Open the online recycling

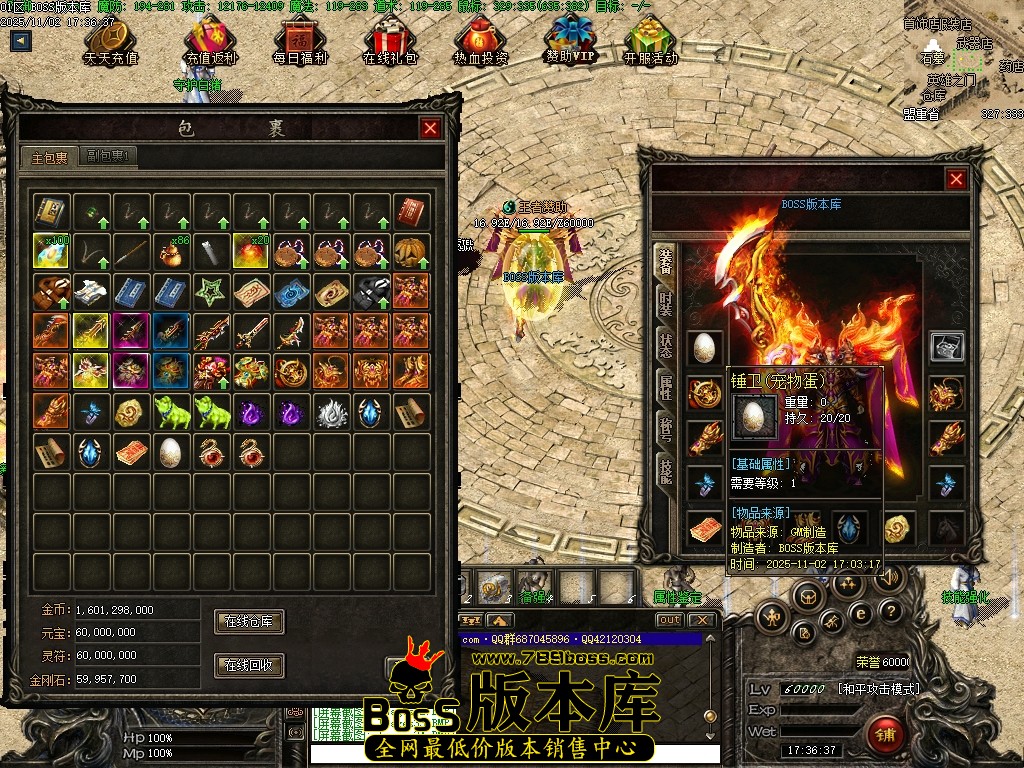[249, 665]
